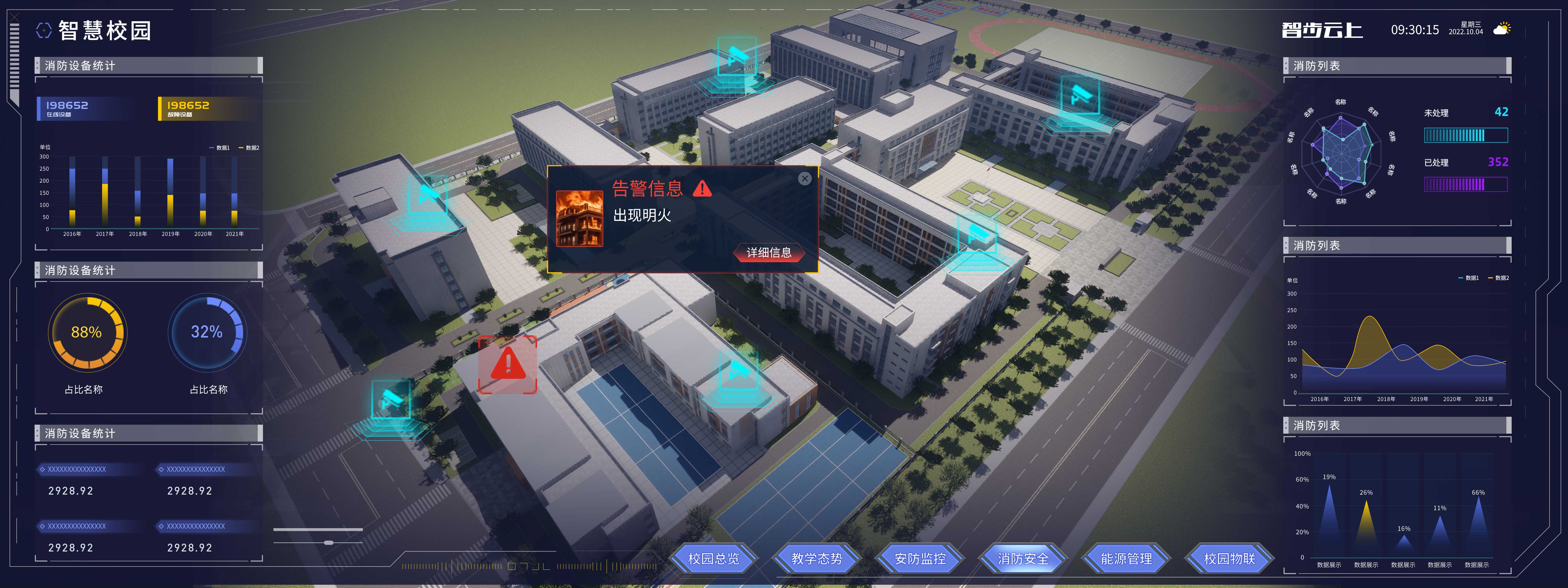This screenshot has height=588, width=1568.
Task: Activate the 消防安全 tab
Action: [1023, 558]
